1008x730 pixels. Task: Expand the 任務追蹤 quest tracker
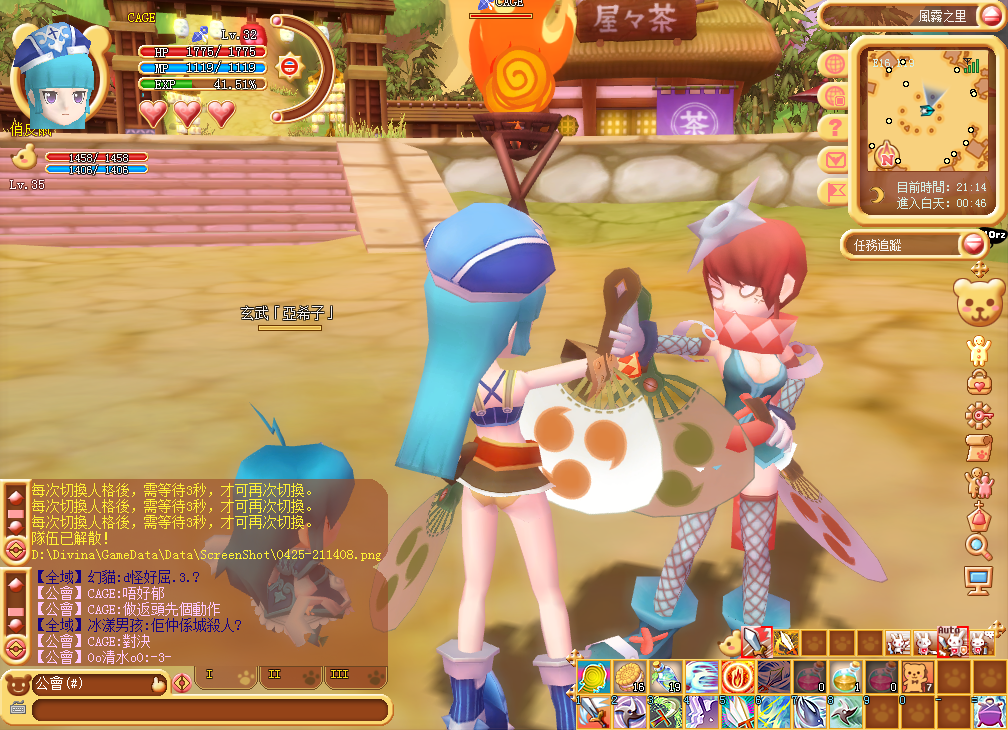pyautogui.click(x=971, y=244)
